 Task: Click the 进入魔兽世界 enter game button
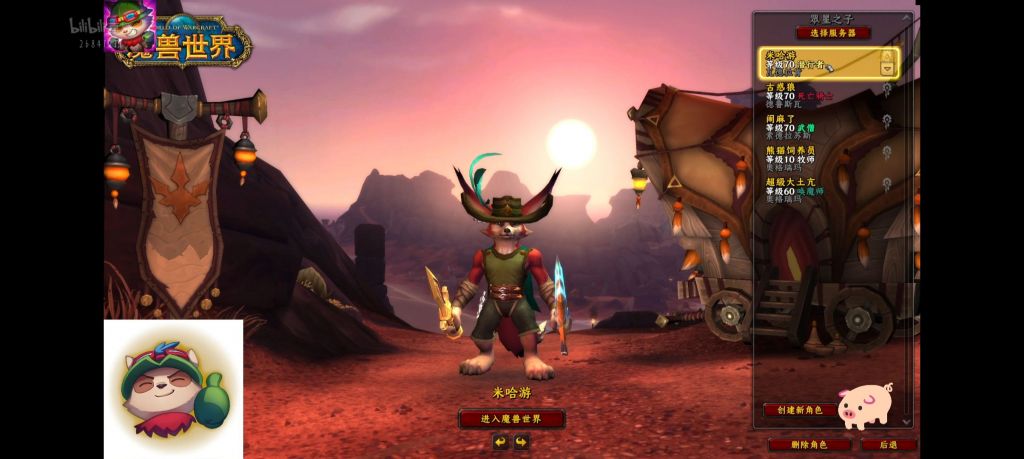(511, 419)
